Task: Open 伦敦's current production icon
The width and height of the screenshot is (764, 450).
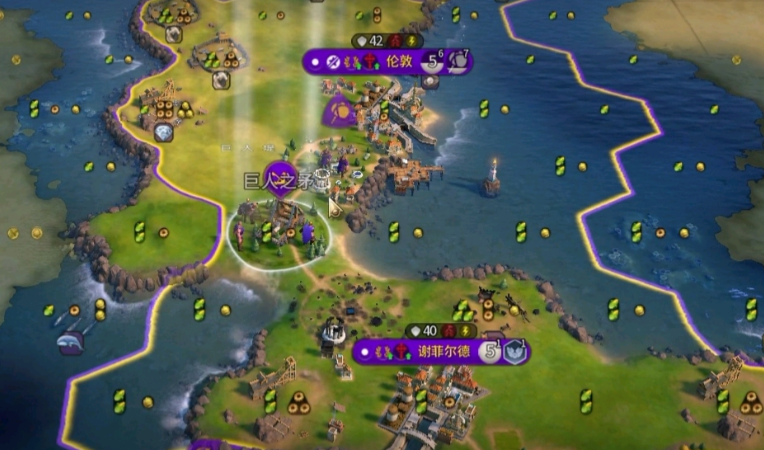Action: (x=459, y=61)
